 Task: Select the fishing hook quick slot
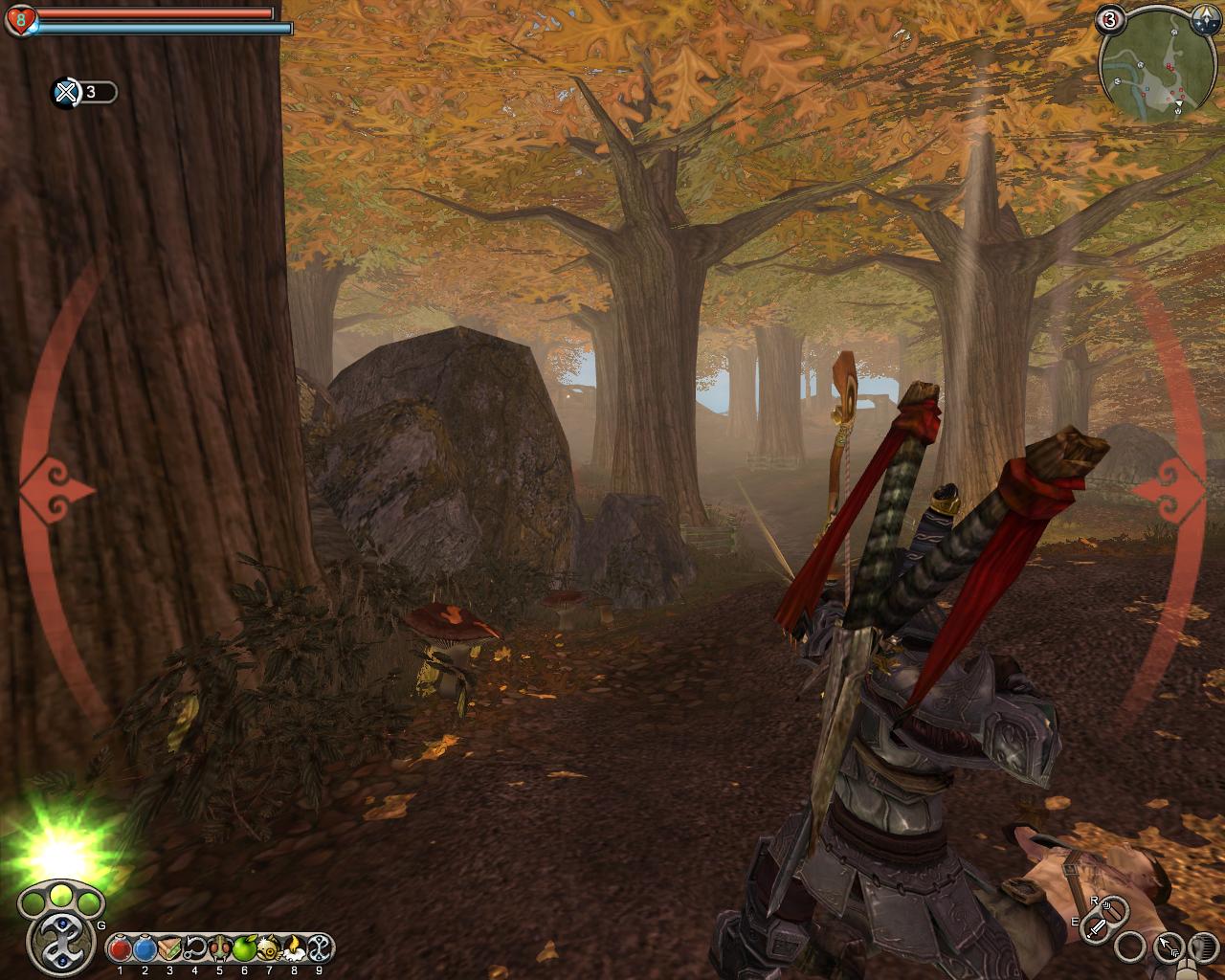194,948
